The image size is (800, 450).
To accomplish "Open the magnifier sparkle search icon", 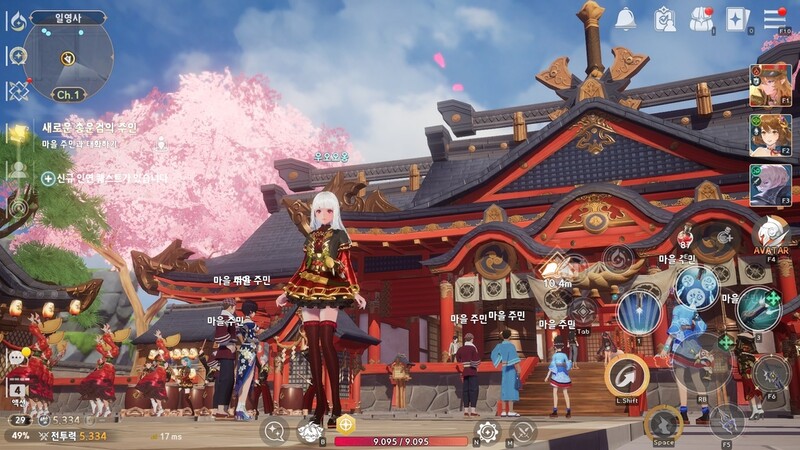I will [x=273, y=431].
